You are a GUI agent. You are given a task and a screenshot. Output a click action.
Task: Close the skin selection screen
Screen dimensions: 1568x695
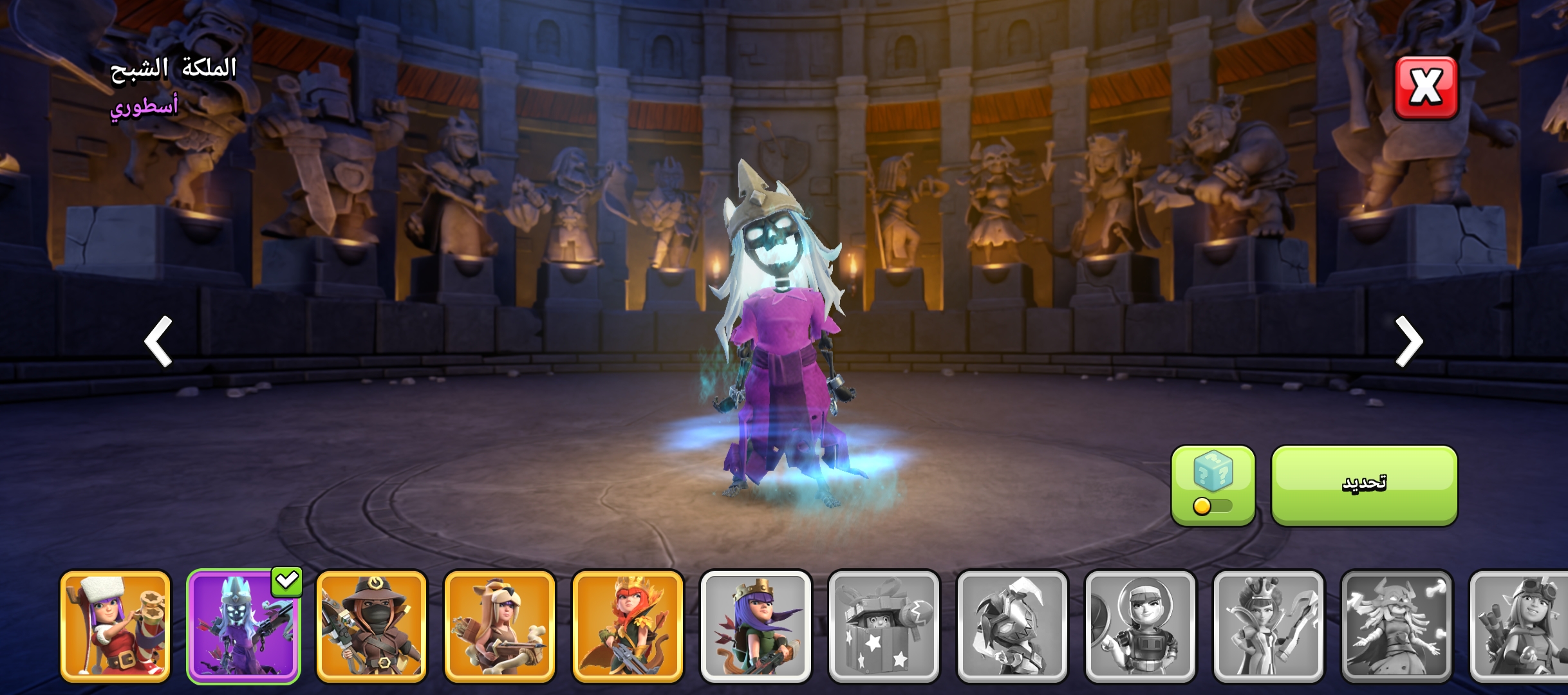[x=1426, y=88]
